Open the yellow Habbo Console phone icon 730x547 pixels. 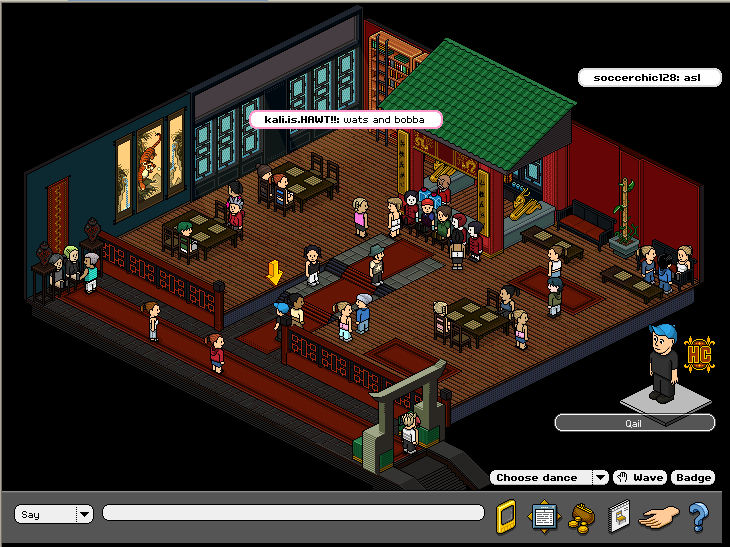506,516
